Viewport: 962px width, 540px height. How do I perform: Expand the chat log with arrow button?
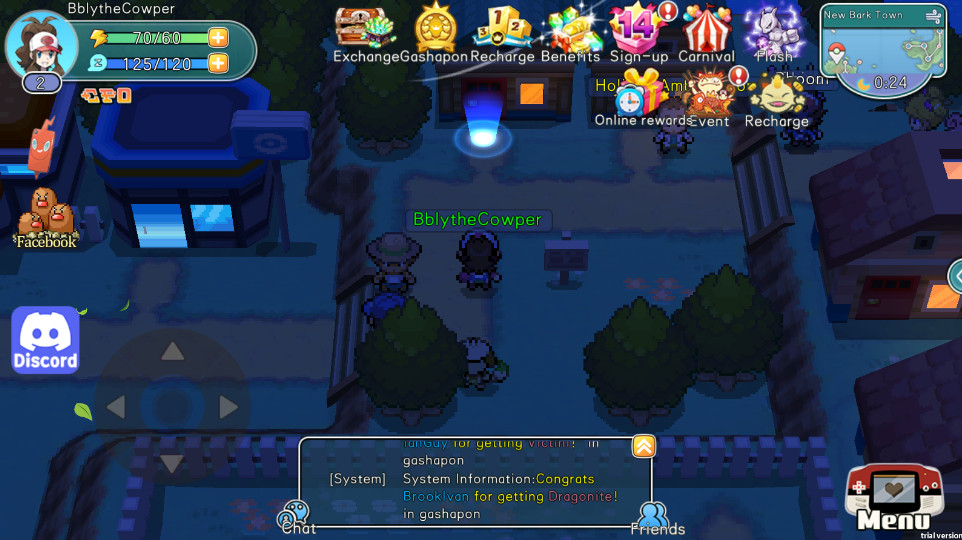642,447
